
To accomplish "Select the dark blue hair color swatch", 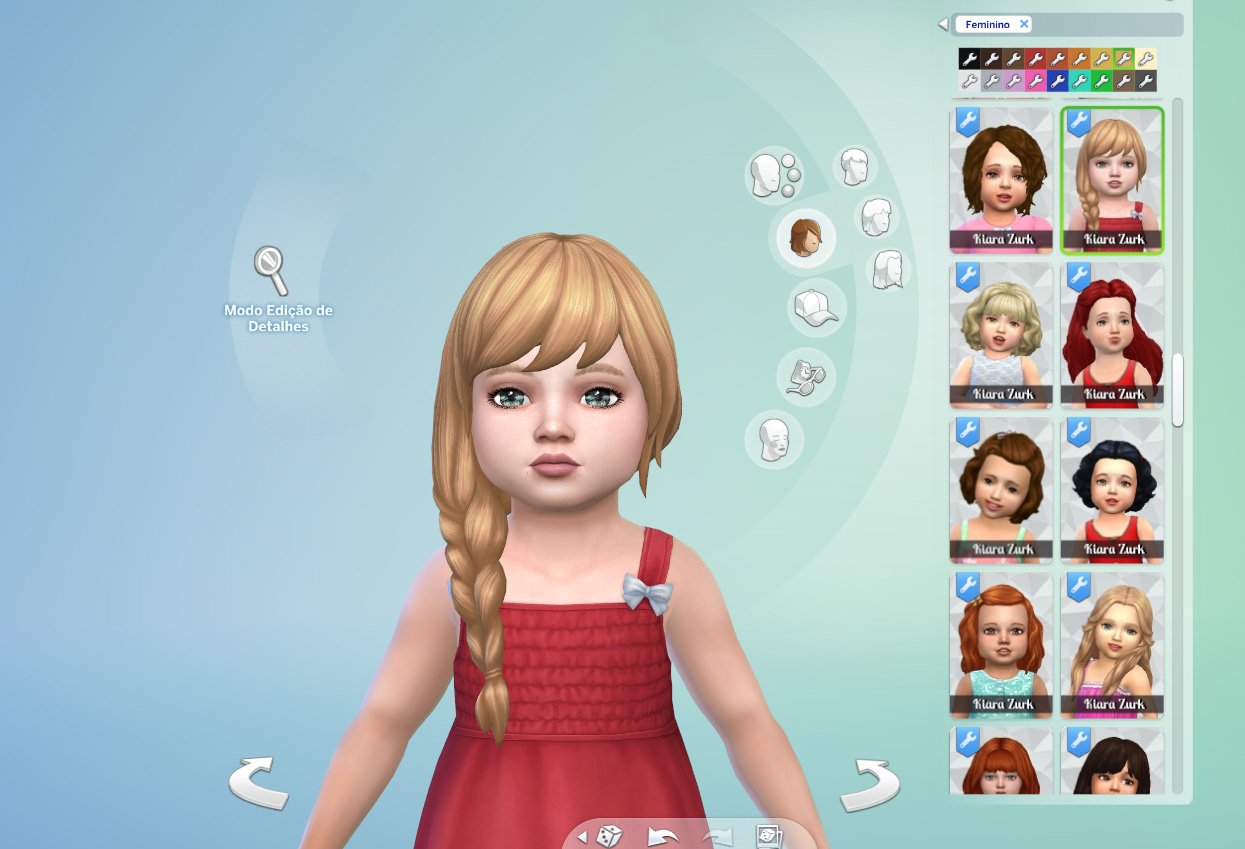I will 1057,81.
